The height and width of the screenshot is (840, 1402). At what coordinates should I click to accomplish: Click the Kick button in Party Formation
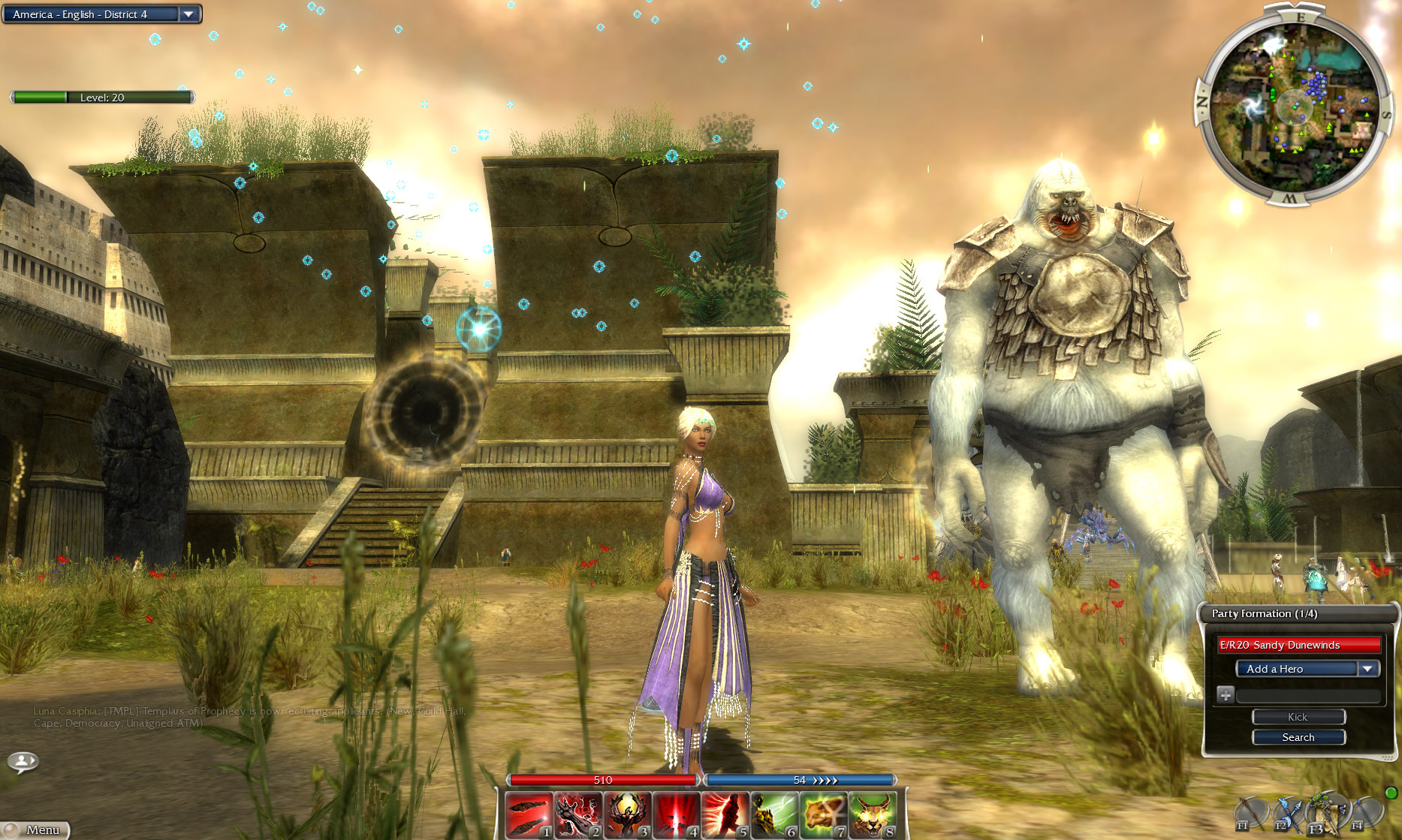pyautogui.click(x=1298, y=717)
